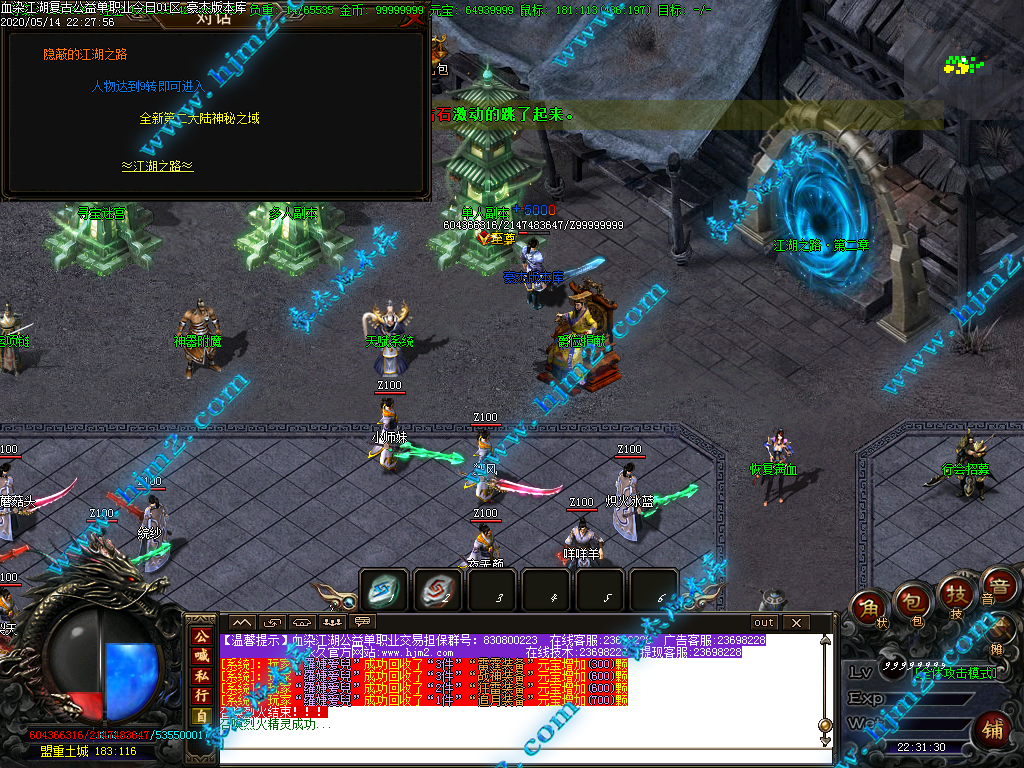Choose the 江湖之路 dialogue link
This screenshot has height=768, width=1024.
pos(157,166)
